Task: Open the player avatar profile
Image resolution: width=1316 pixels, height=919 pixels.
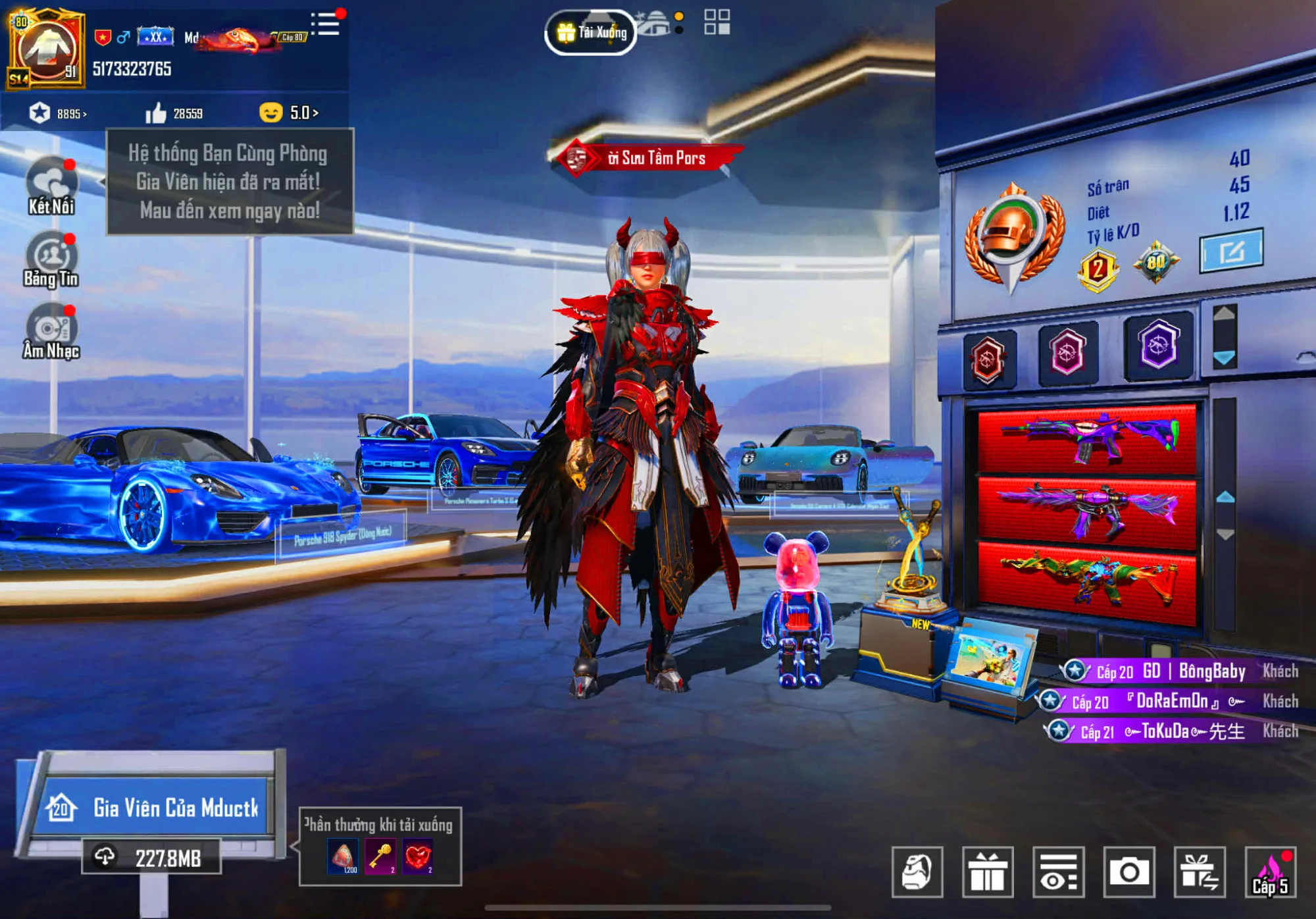Action: click(46, 49)
